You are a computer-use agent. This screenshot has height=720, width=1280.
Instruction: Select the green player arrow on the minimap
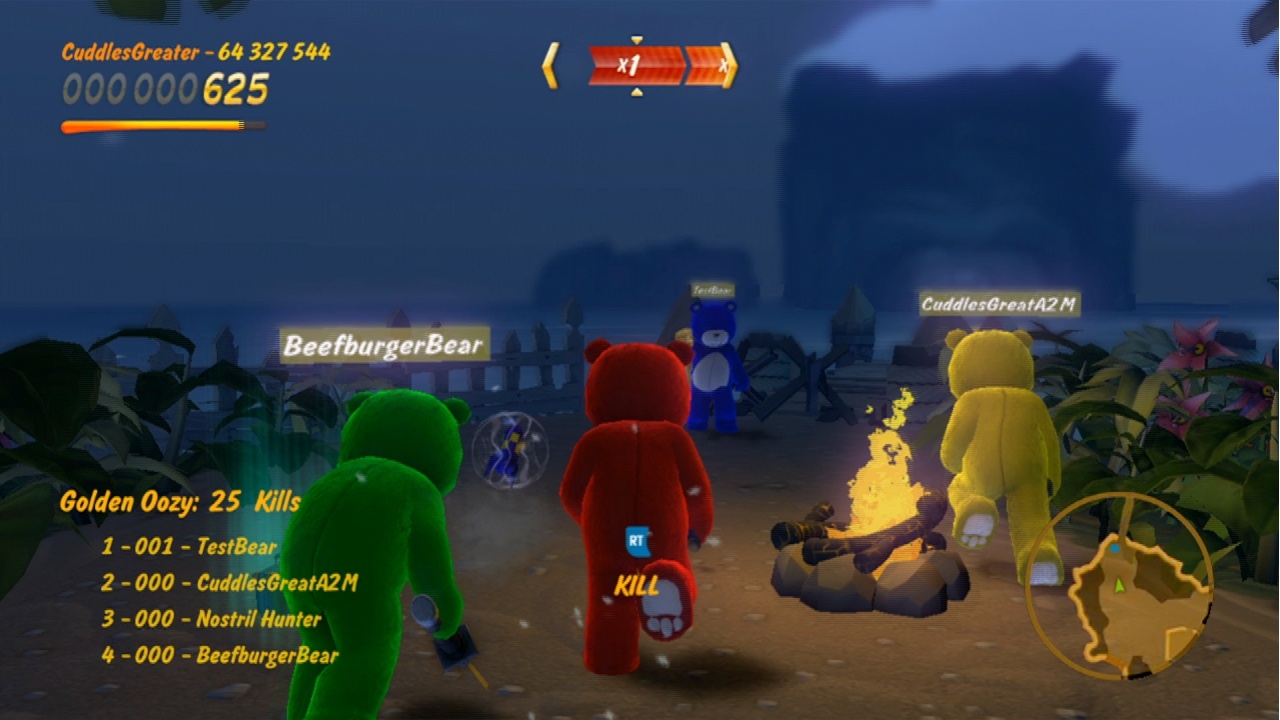tap(1118, 586)
